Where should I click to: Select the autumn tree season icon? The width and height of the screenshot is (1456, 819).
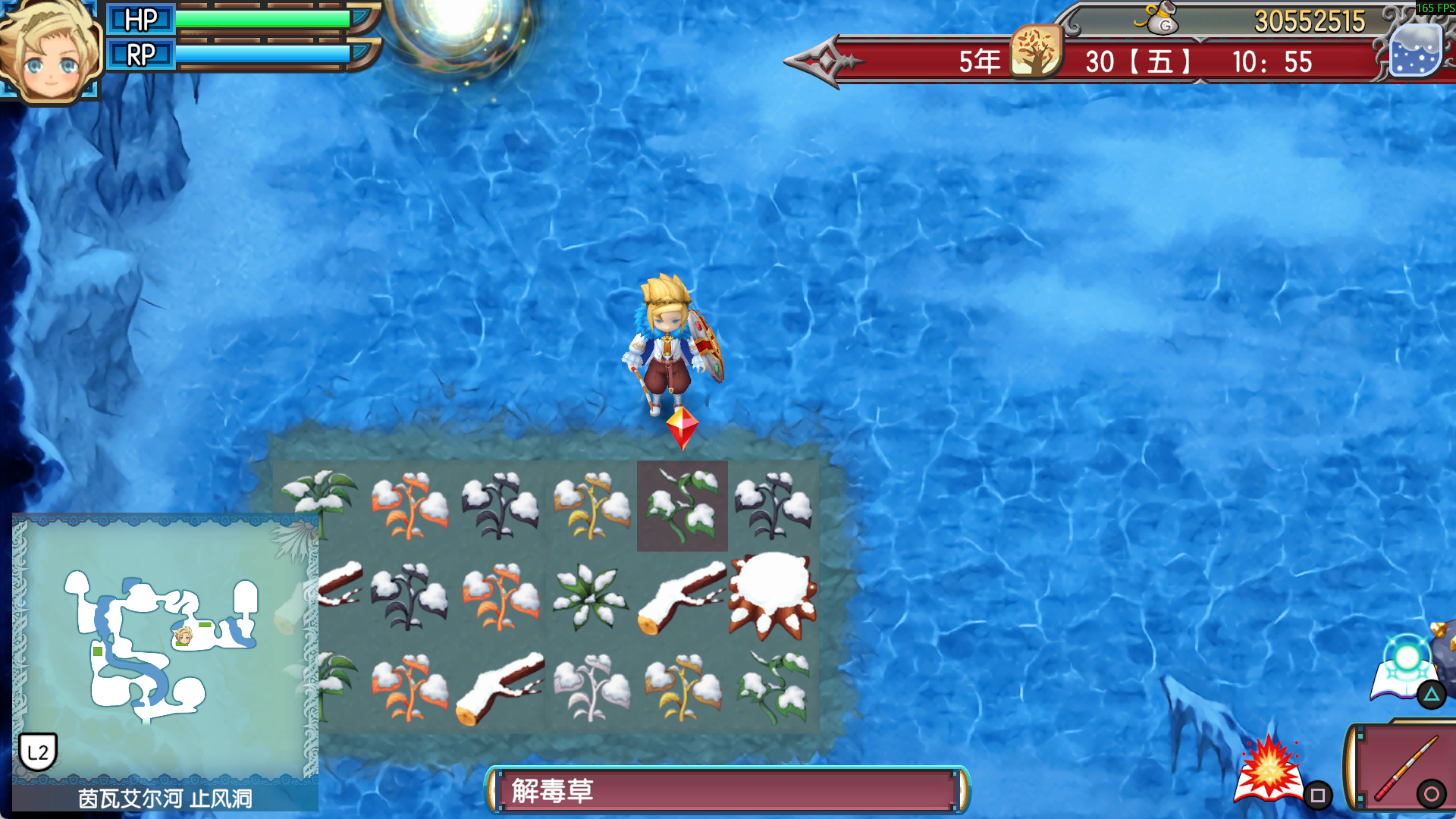(x=1036, y=52)
